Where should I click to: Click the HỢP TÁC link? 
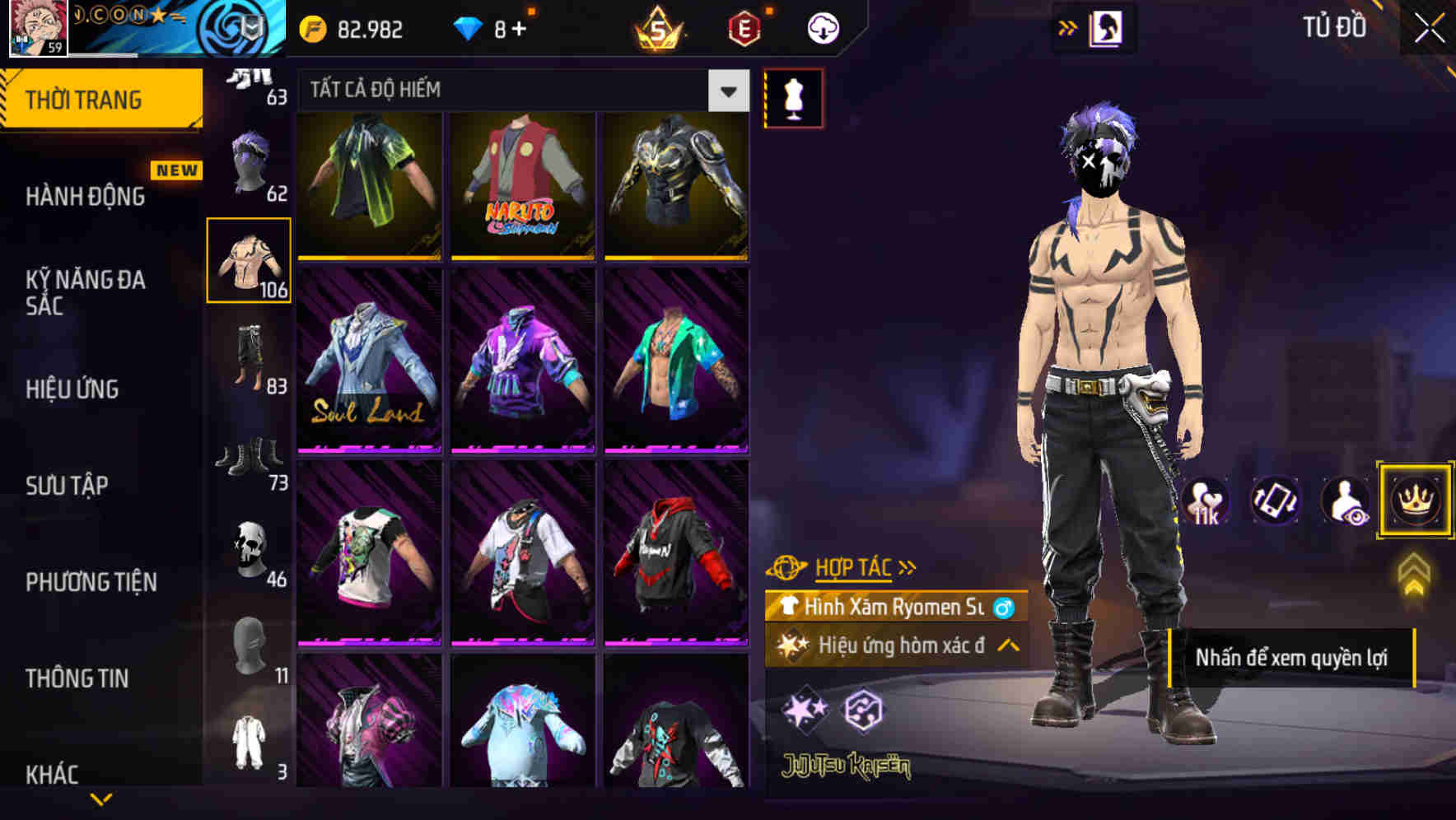tap(854, 566)
